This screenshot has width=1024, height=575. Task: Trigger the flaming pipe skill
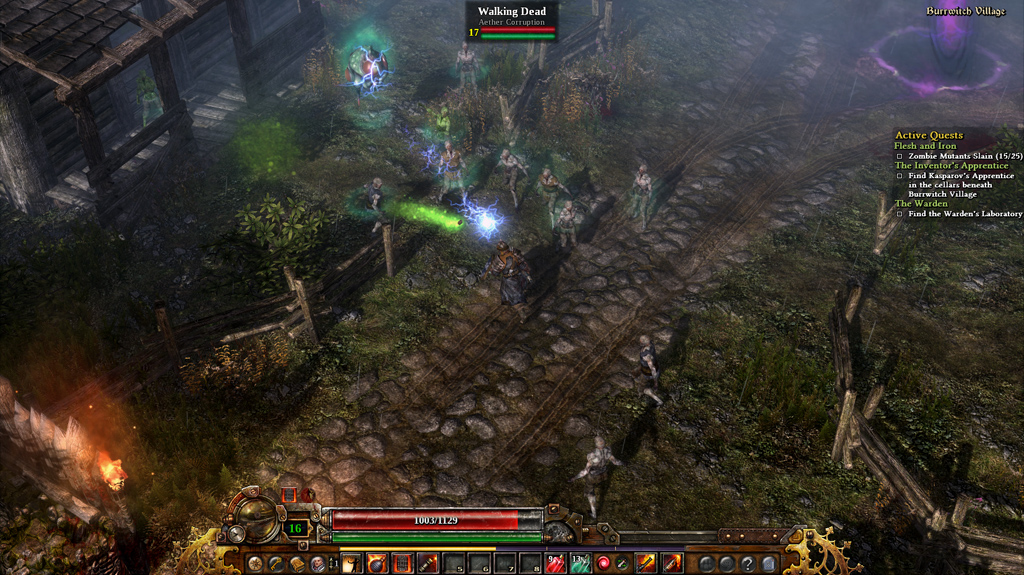(427, 564)
